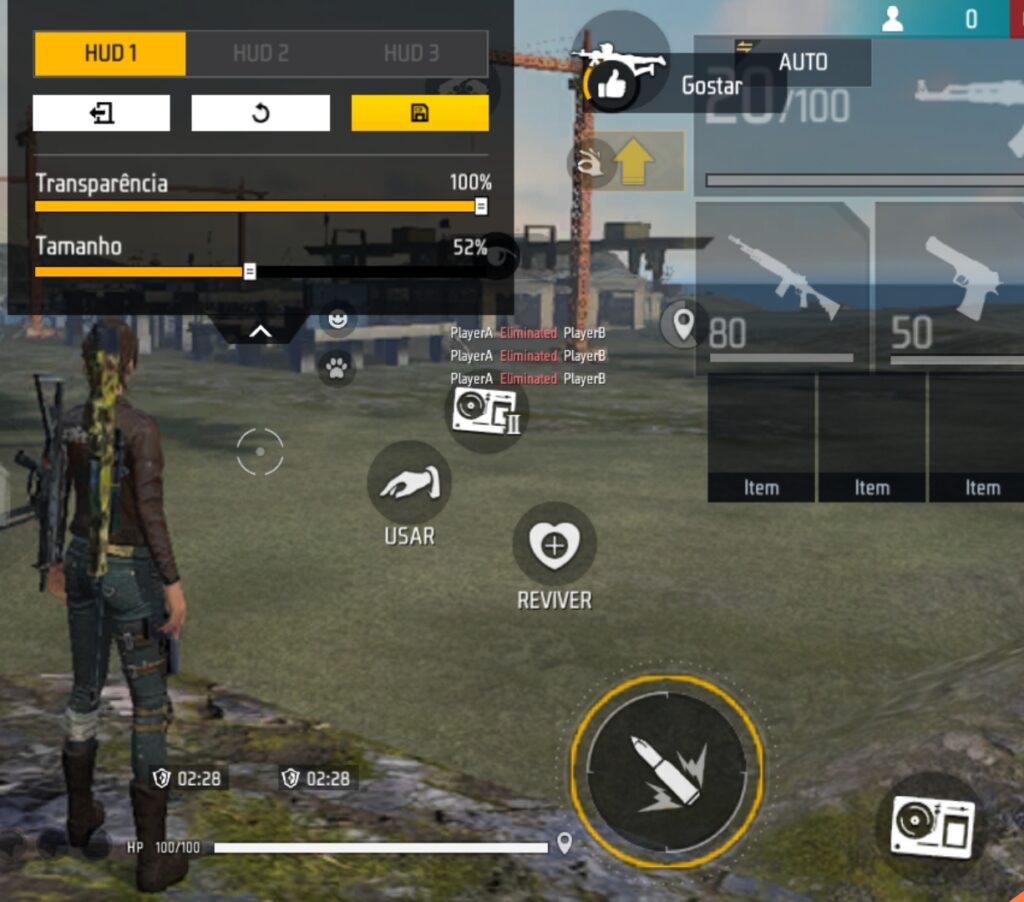Tap the USAR hand button
This screenshot has width=1024, height=902.
(x=409, y=484)
